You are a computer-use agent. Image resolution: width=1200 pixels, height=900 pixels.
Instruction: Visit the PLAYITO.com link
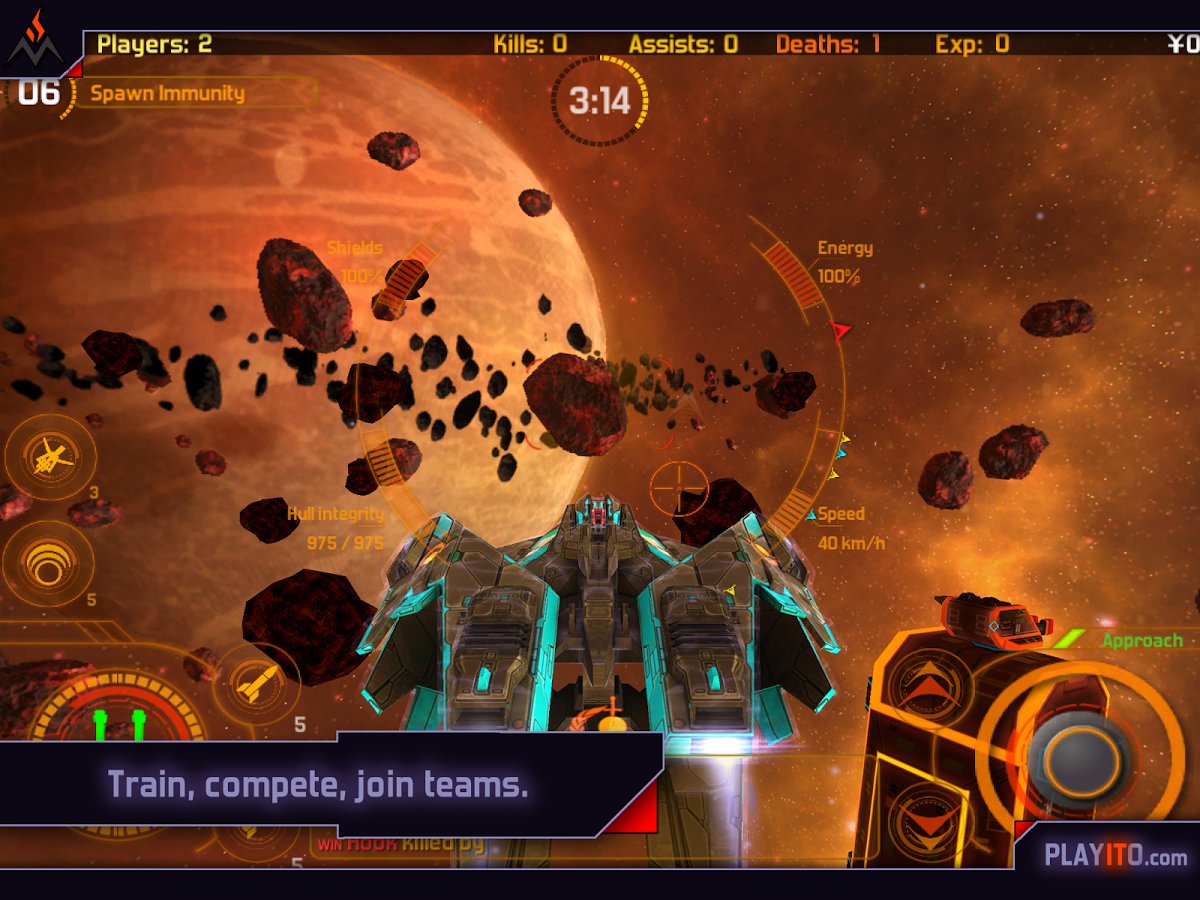tap(1115, 856)
